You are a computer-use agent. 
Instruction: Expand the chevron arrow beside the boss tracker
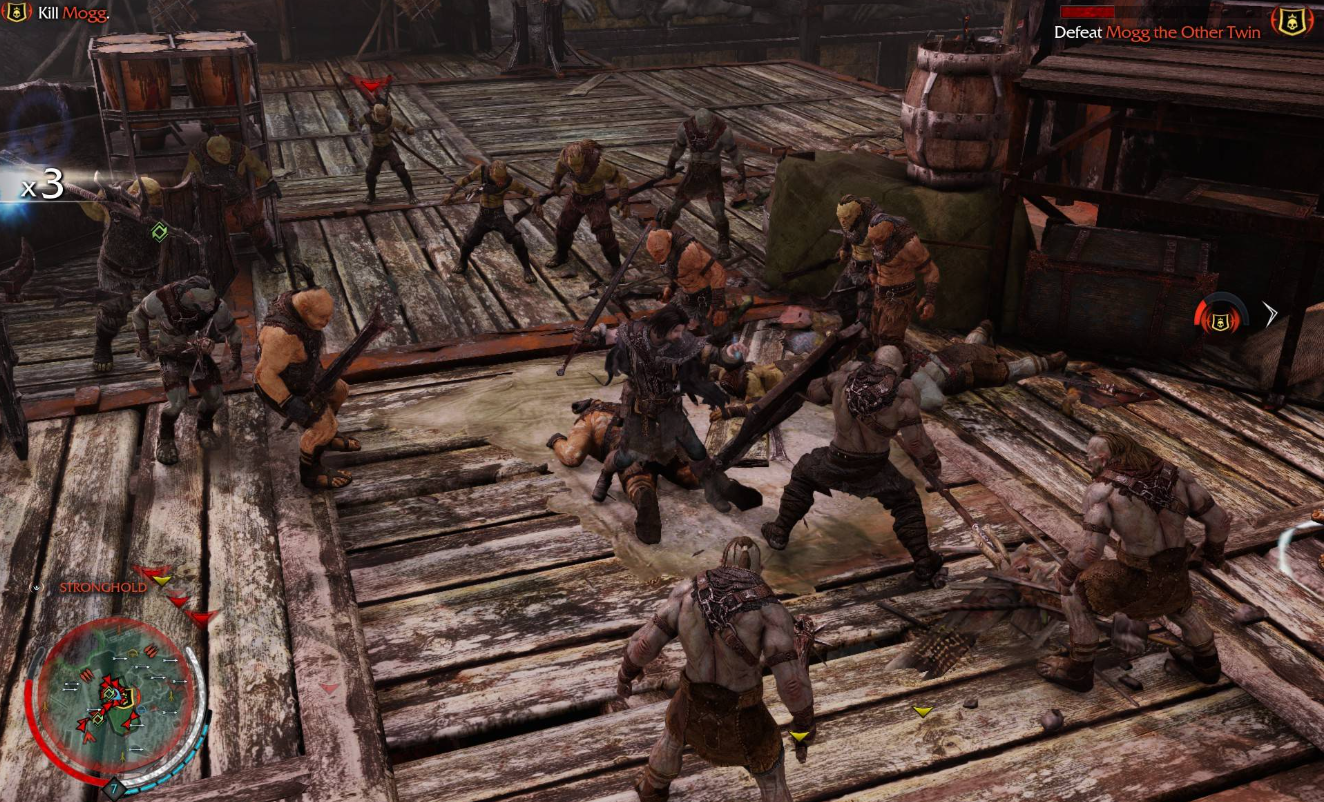click(1270, 314)
